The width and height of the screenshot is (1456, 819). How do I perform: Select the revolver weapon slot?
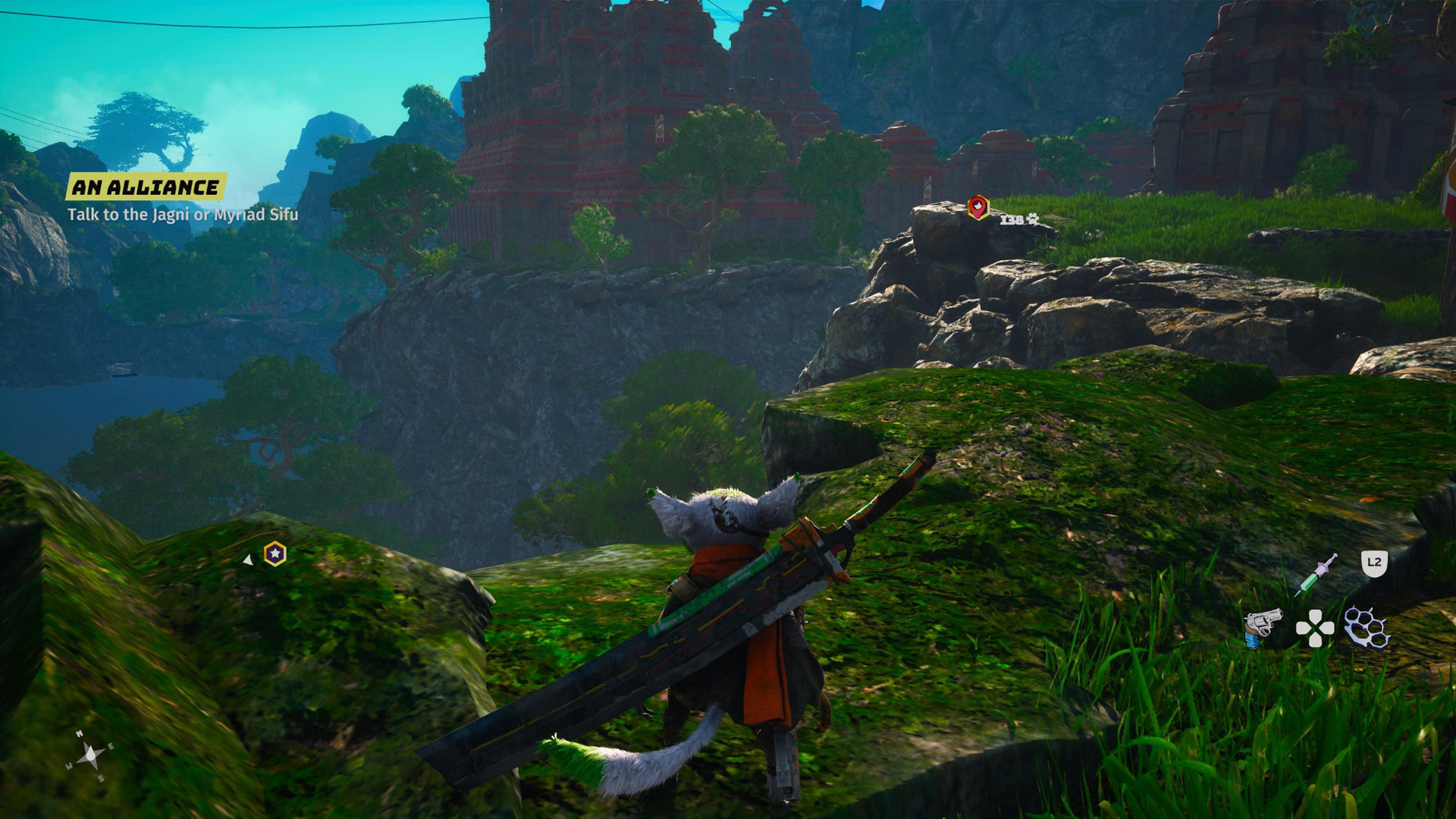1262,627
